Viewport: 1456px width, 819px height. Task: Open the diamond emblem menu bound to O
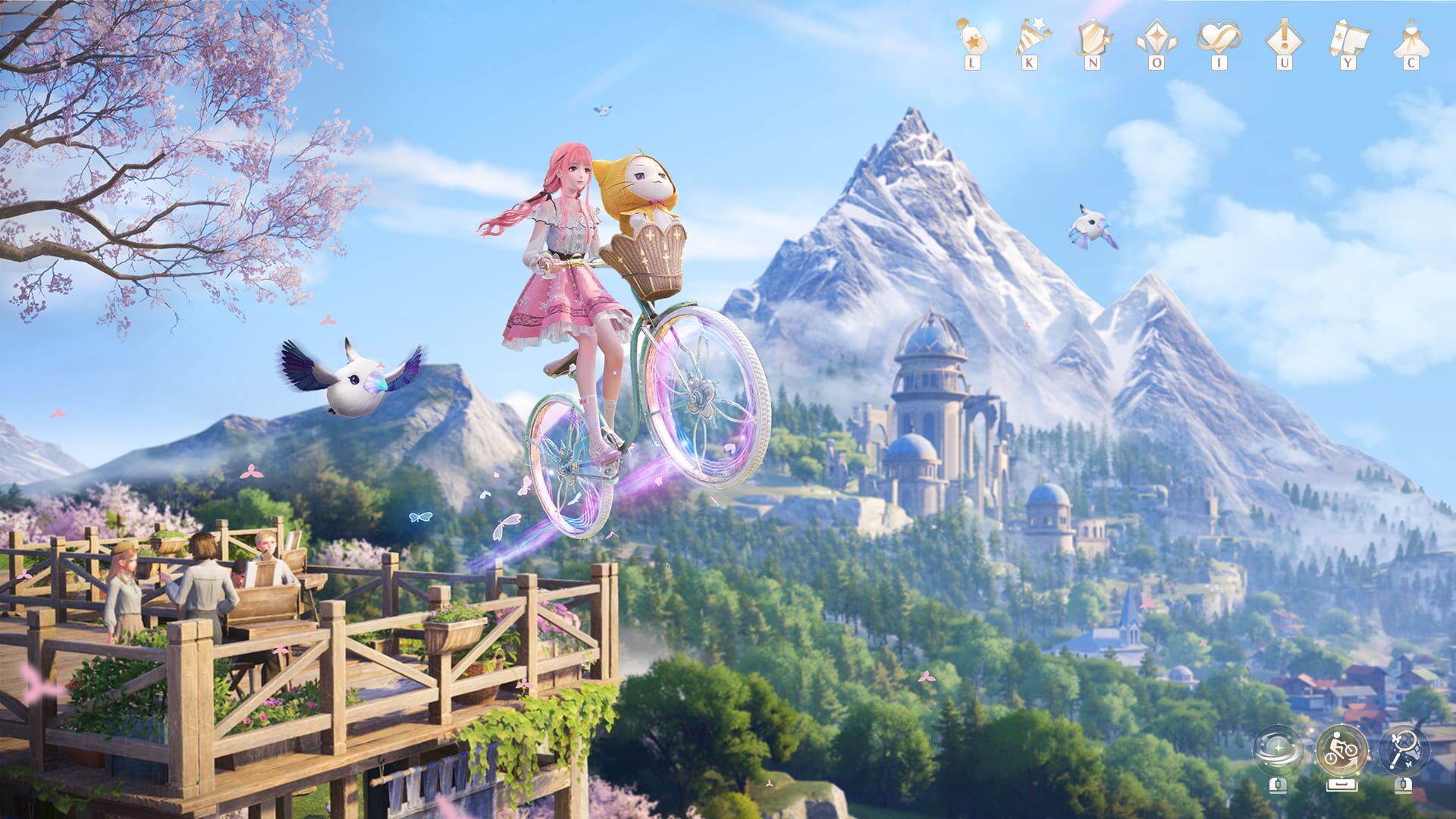[1155, 35]
